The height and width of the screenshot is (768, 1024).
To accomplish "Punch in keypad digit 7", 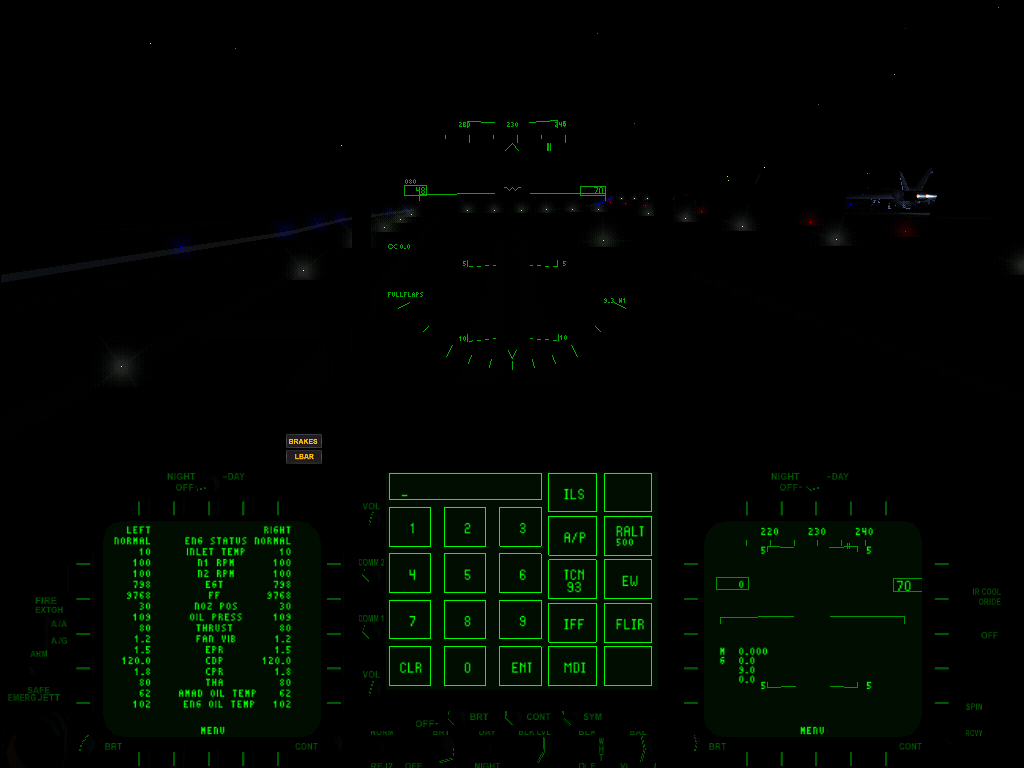I will pyautogui.click(x=410, y=620).
